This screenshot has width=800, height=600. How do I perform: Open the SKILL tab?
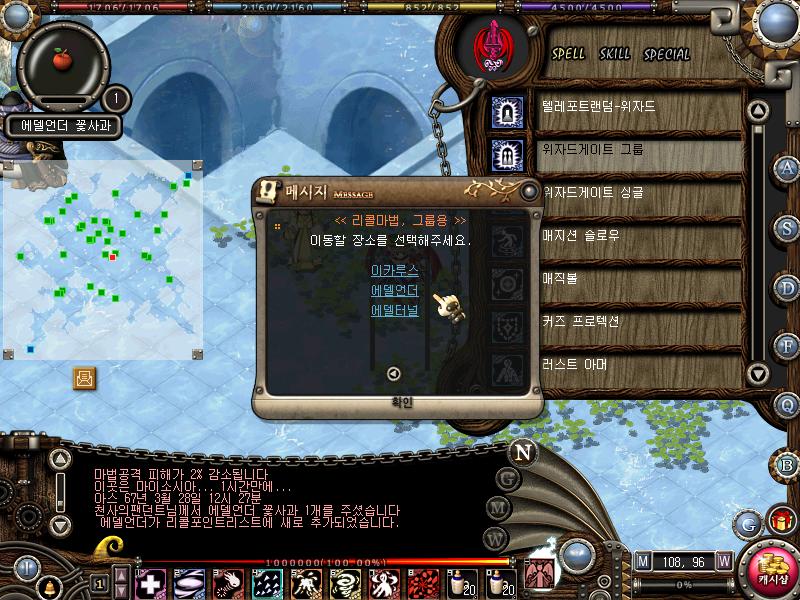point(614,54)
